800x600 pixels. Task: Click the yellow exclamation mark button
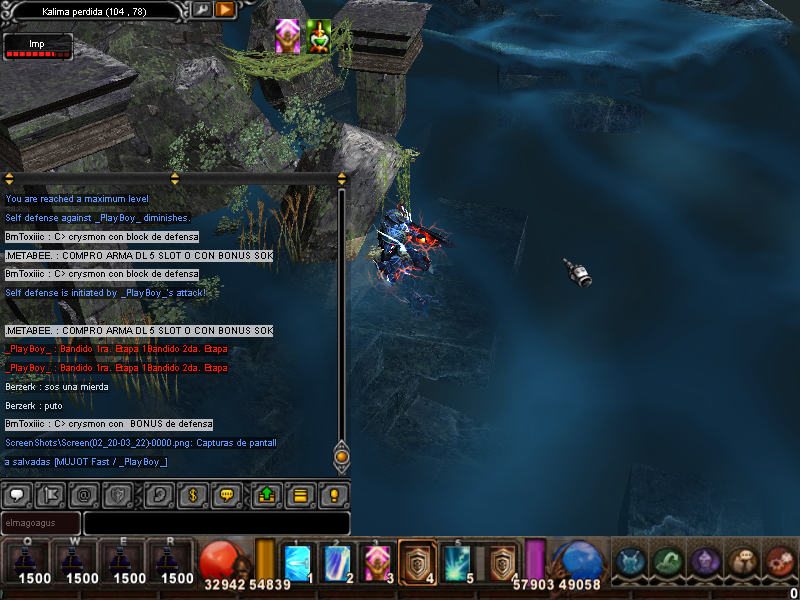tap(334, 494)
